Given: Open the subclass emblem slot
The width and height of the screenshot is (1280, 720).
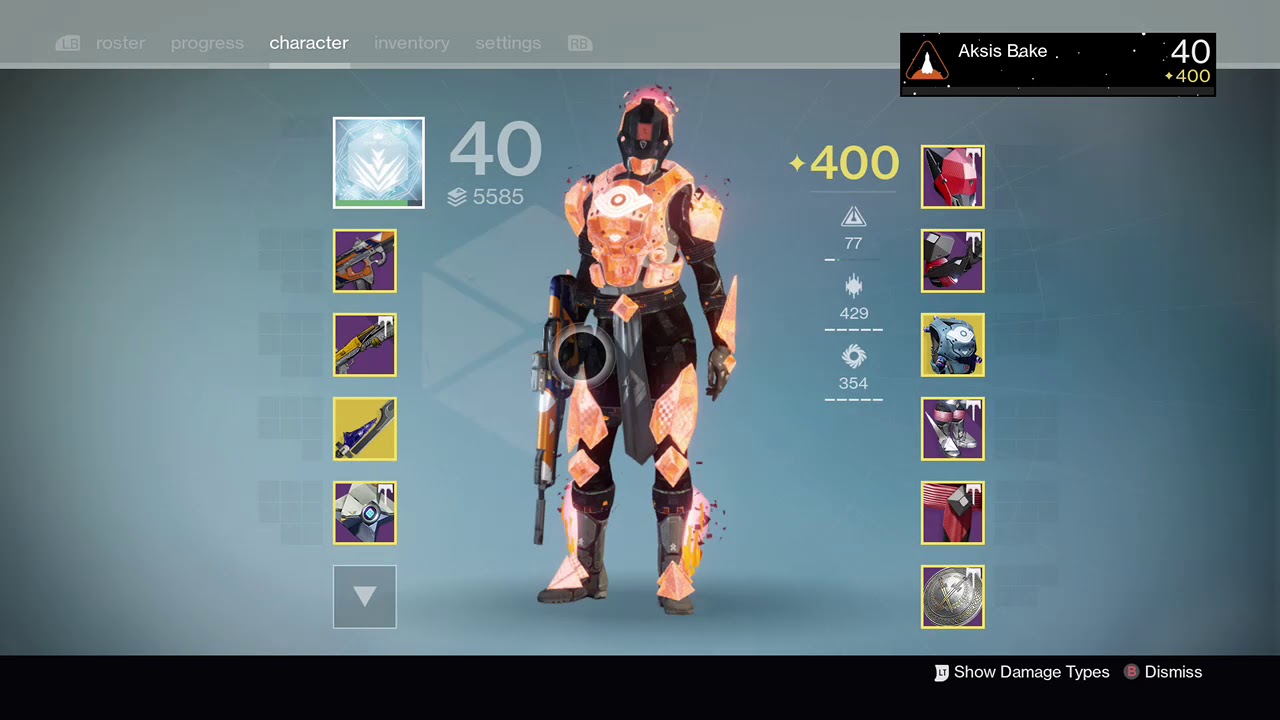Looking at the screenshot, I should click(379, 163).
